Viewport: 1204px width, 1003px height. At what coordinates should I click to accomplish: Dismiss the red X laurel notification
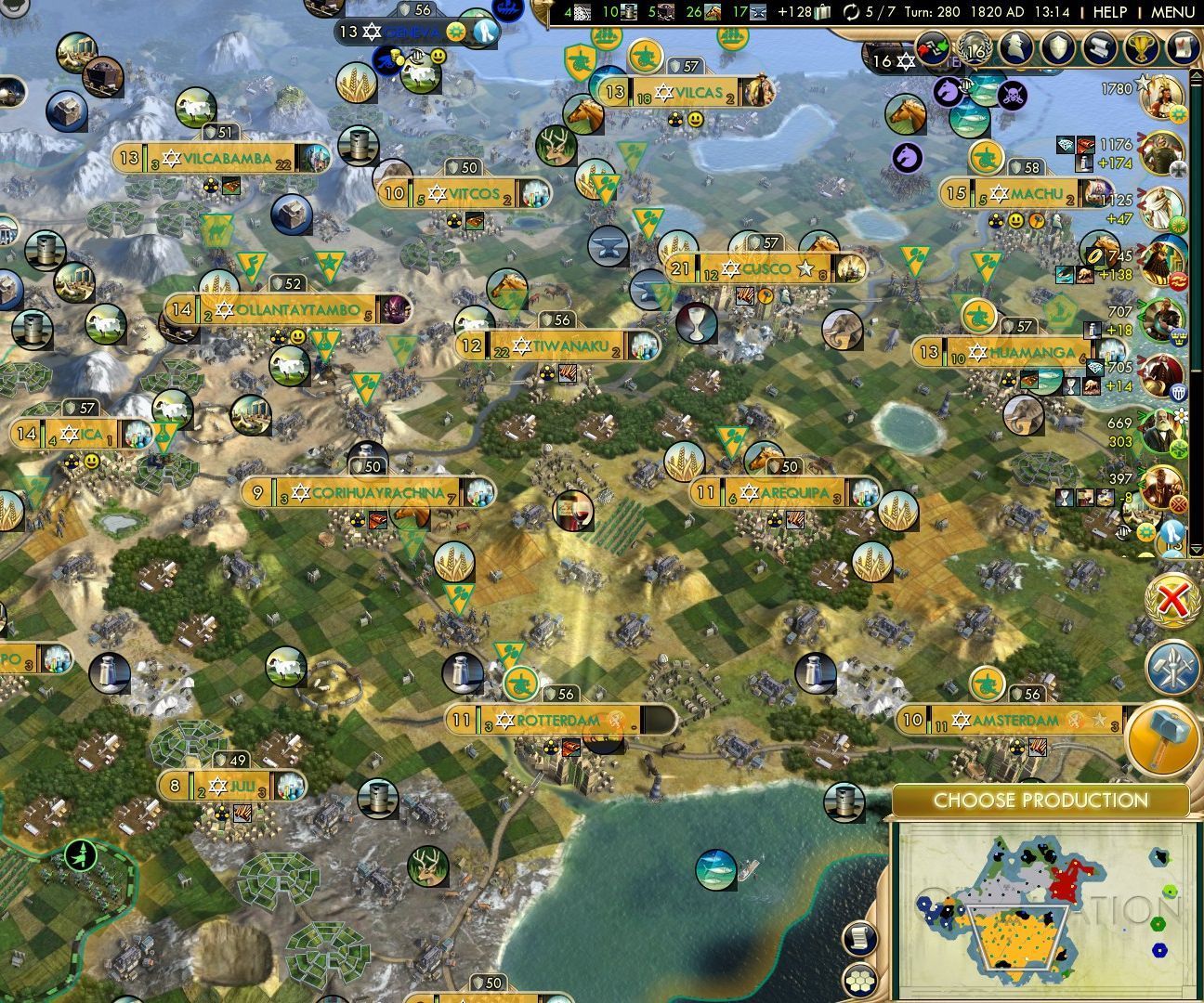click(x=1172, y=602)
